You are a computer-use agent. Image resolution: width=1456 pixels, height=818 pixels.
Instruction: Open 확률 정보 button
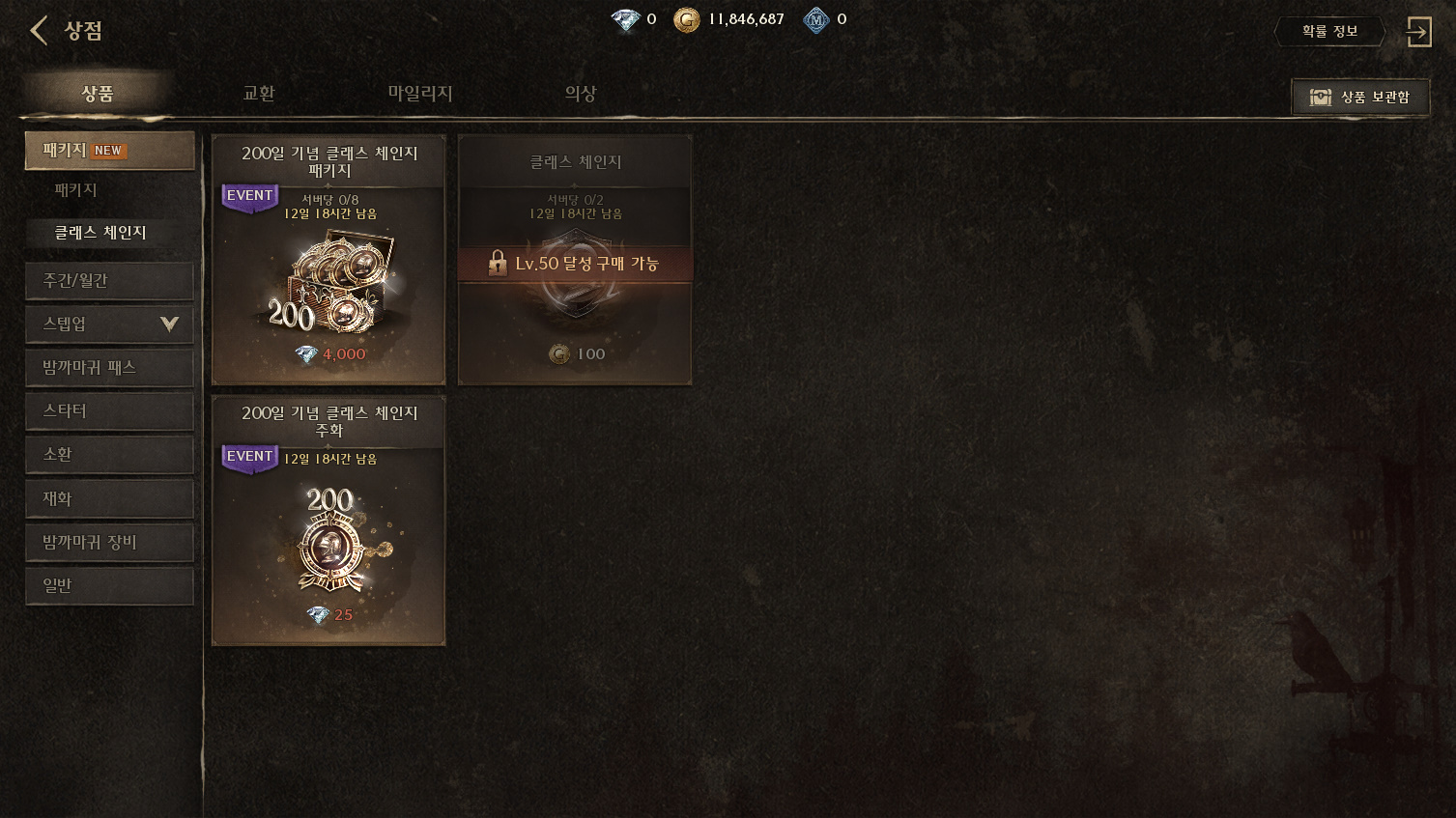click(1329, 32)
